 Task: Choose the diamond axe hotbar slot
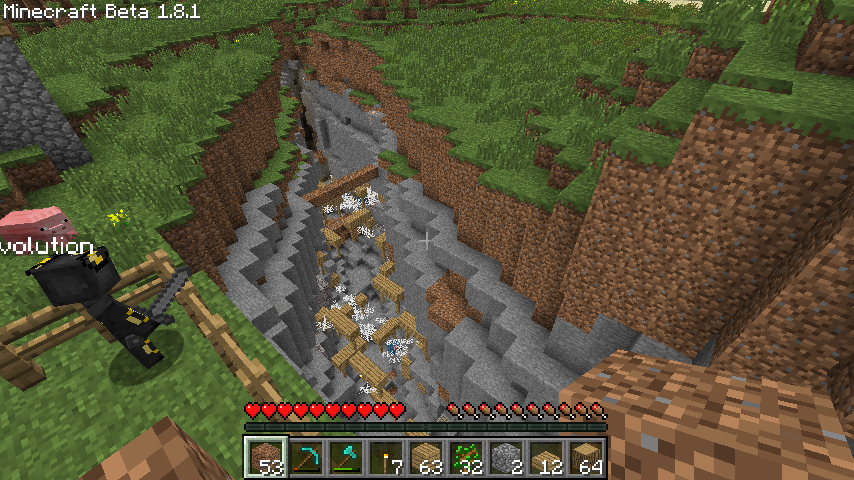coord(346,457)
